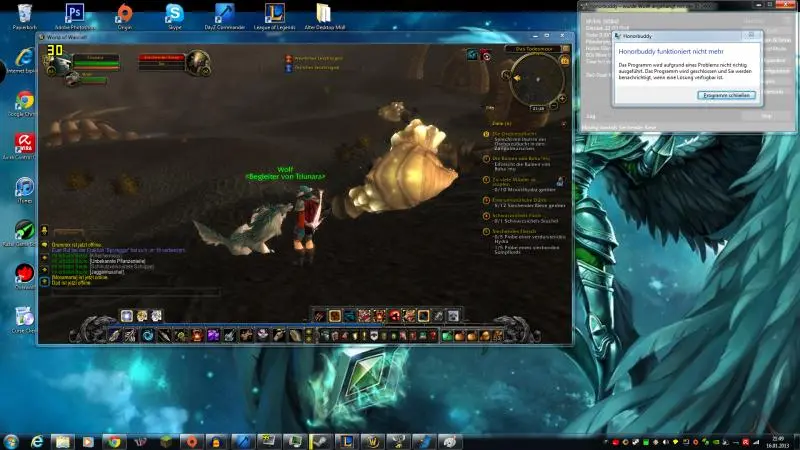Open the Das Todesmoor zone title bar
This screenshot has width=800, height=450.
[533, 48]
